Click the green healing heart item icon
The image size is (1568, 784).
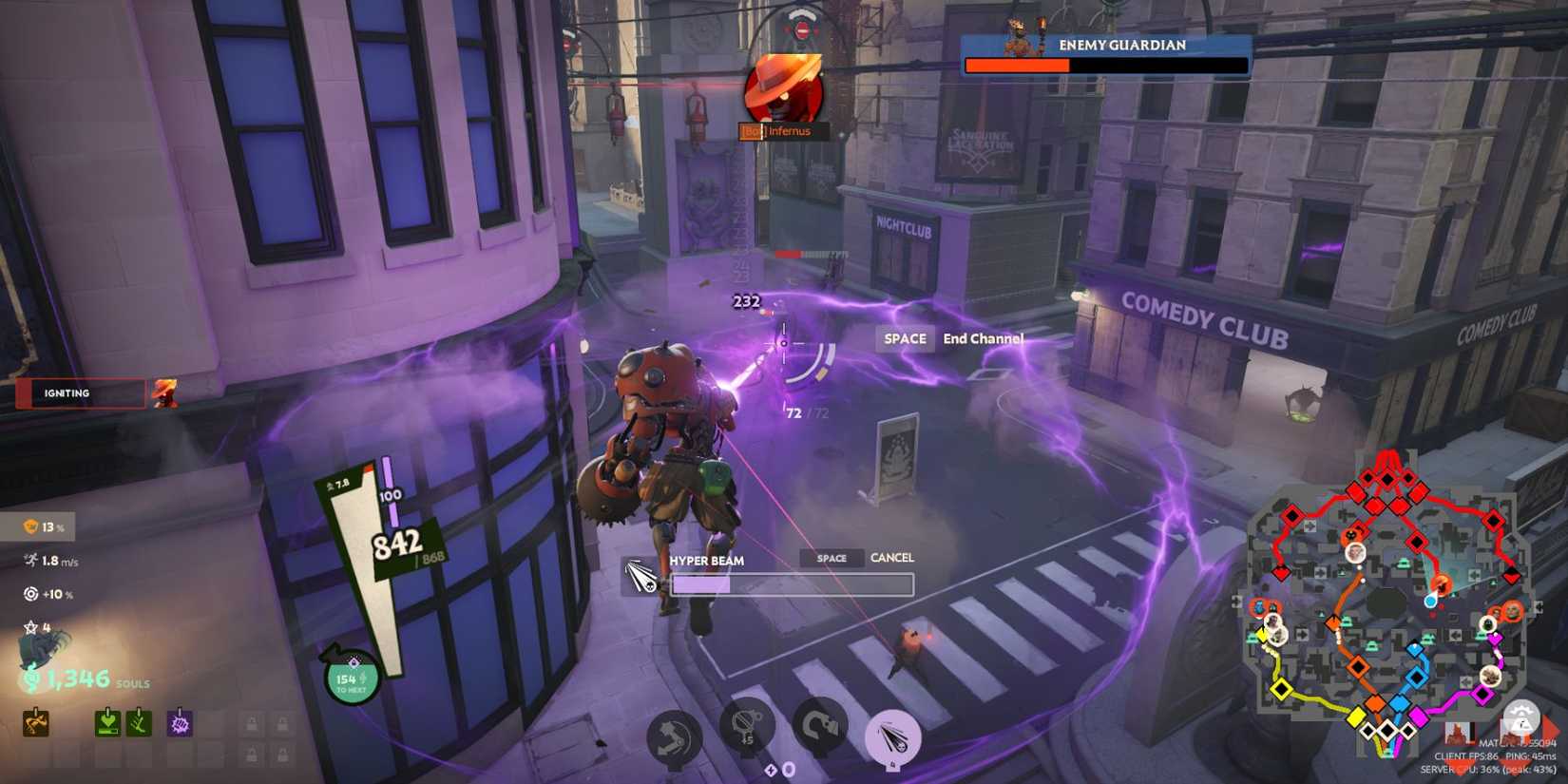107,722
